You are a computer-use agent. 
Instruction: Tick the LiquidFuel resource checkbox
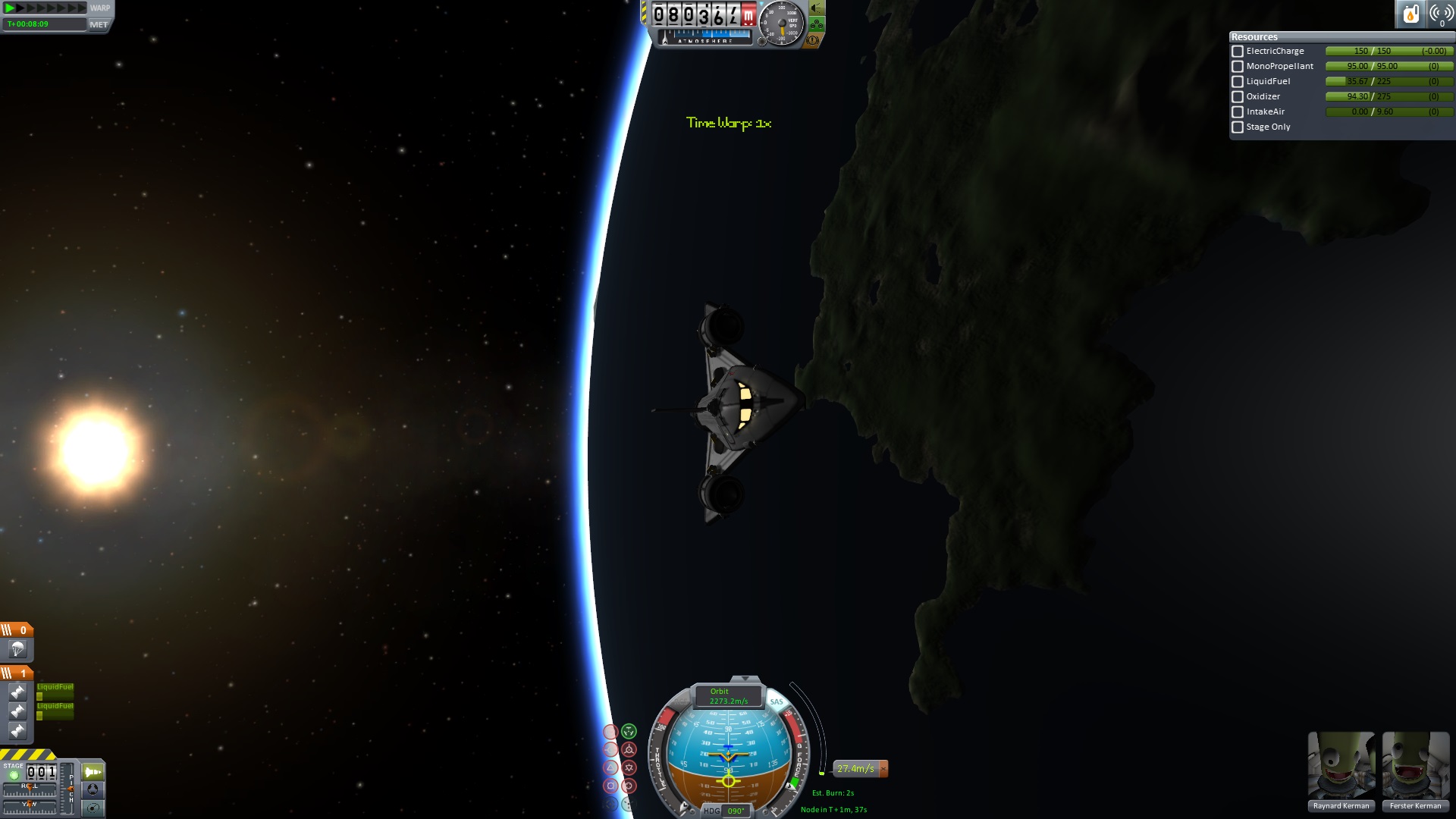coord(1238,82)
